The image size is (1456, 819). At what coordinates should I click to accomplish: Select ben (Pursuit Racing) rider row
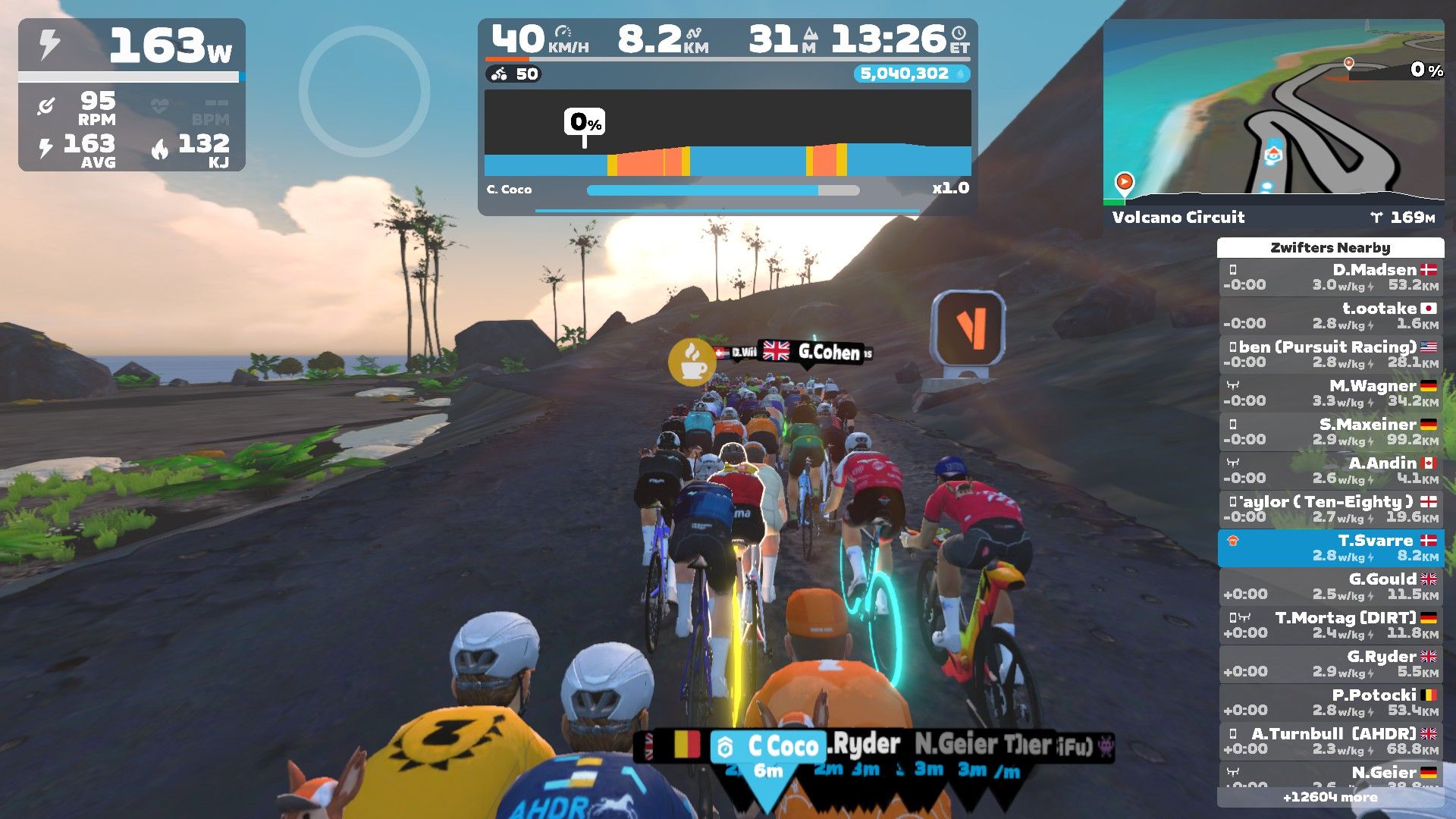[x=1331, y=355]
